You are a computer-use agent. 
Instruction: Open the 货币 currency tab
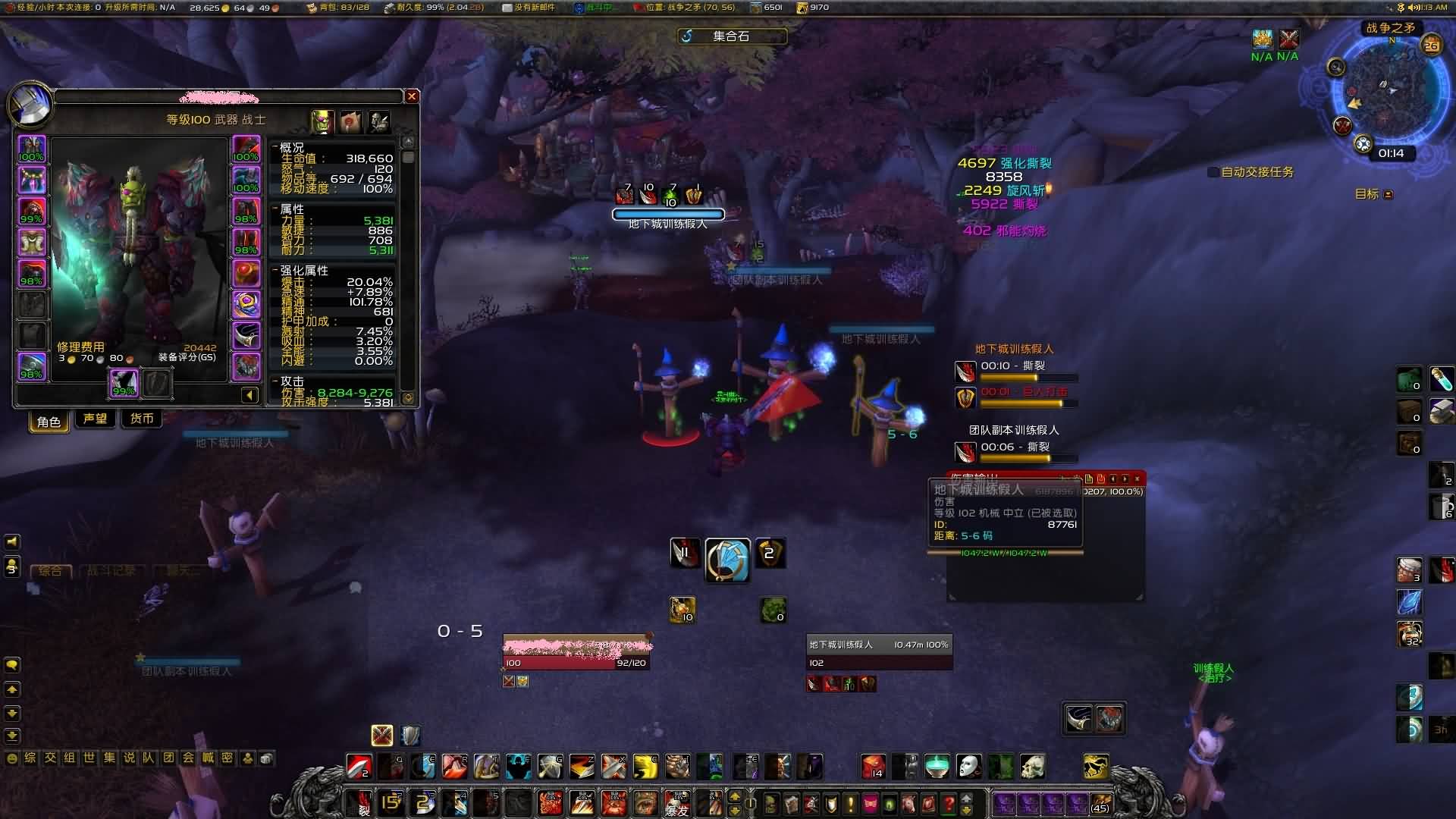142,419
